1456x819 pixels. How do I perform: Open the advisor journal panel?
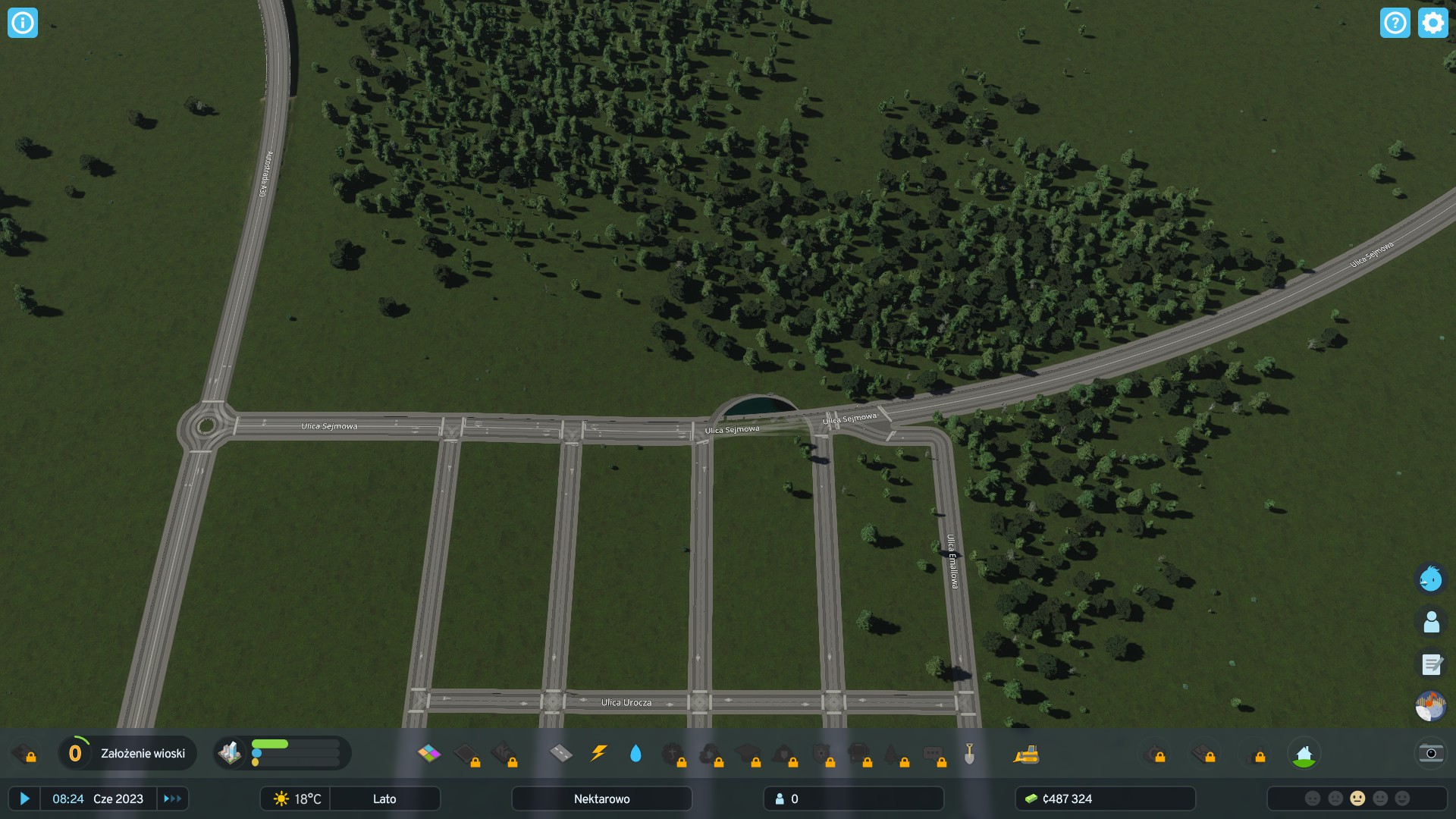(x=1431, y=665)
